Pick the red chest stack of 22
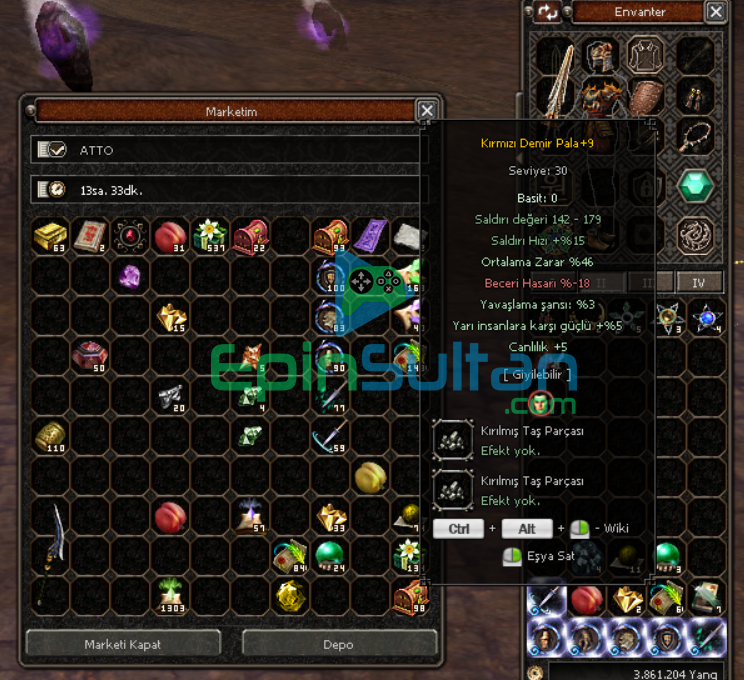Viewport: 744px width, 680px height. pyautogui.click(x=250, y=236)
